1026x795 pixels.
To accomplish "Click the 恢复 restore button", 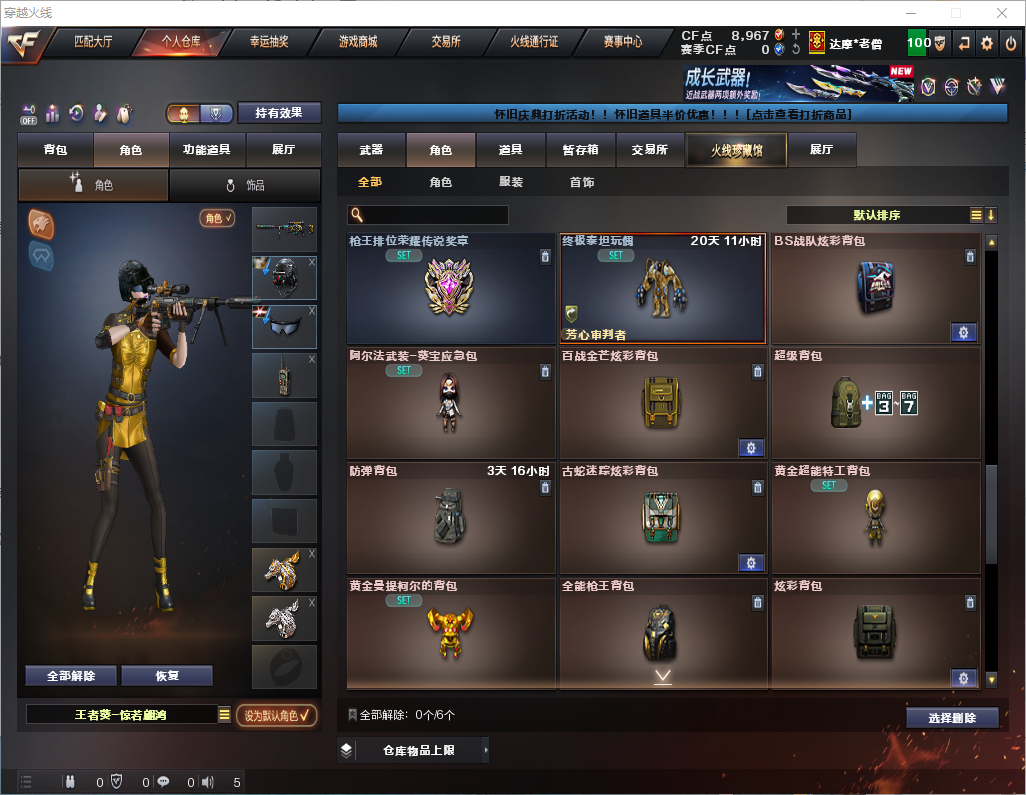I will [167, 676].
